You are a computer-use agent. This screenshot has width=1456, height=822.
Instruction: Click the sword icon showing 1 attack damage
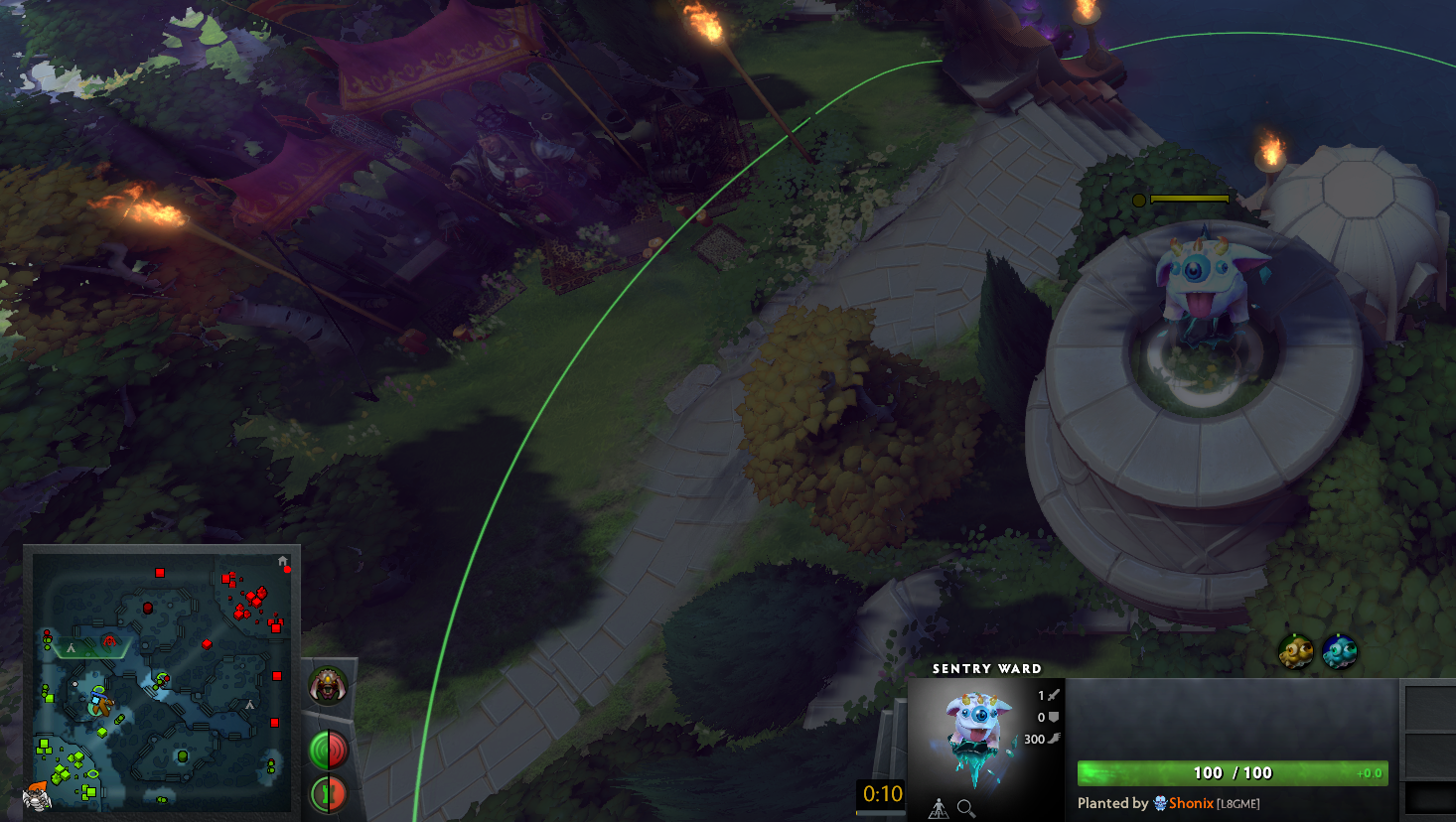pos(1052,695)
